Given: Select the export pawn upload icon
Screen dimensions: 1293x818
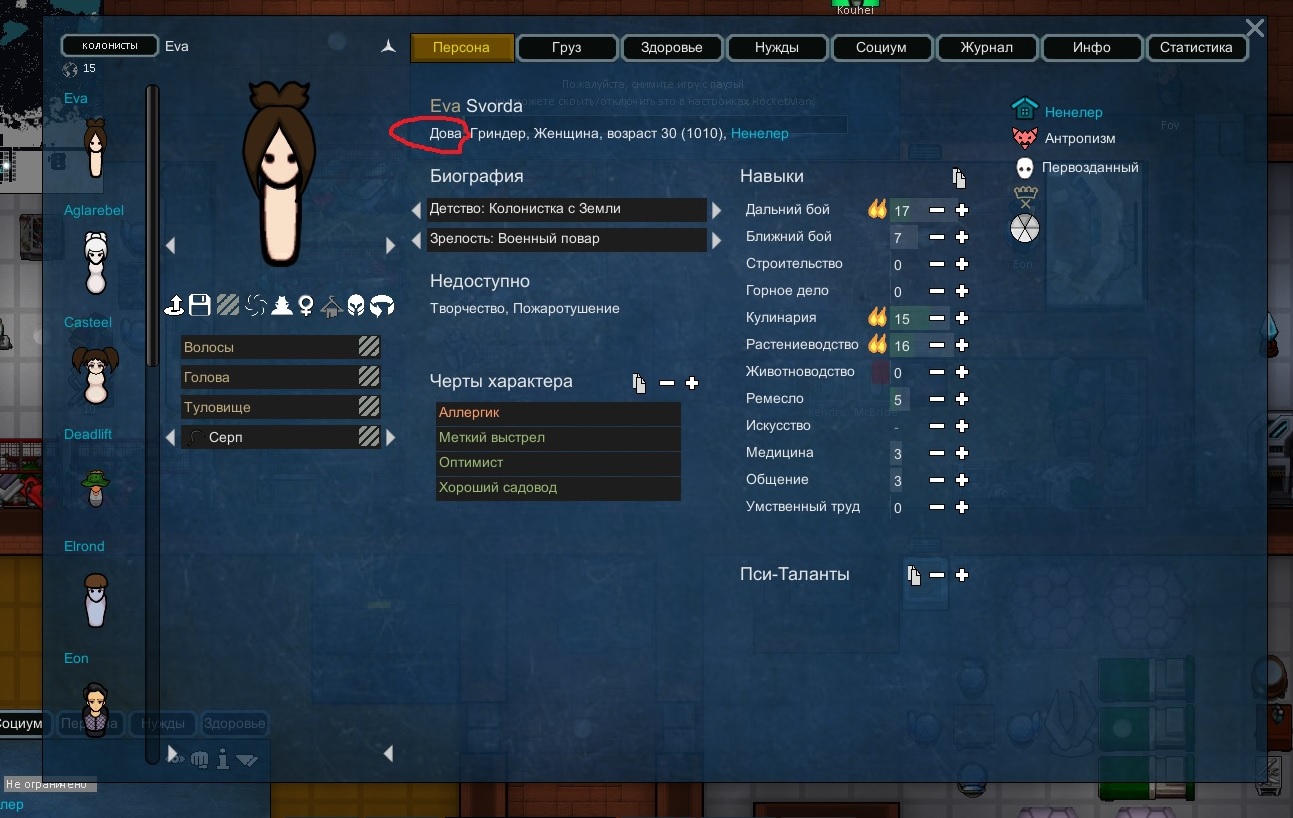Looking at the screenshot, I should [x=177, y=305].
